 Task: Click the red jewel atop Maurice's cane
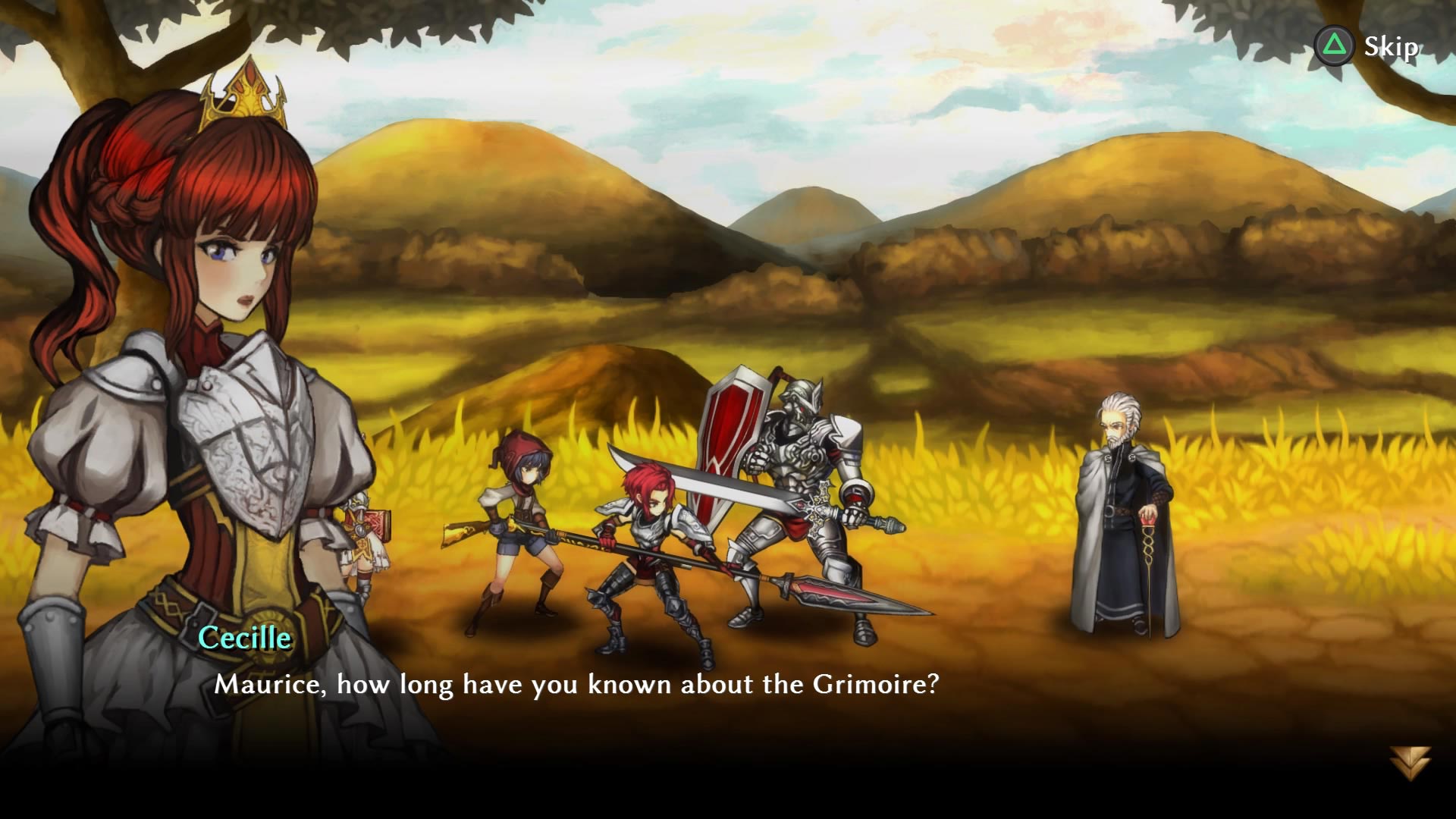(x=1148, y=520)
